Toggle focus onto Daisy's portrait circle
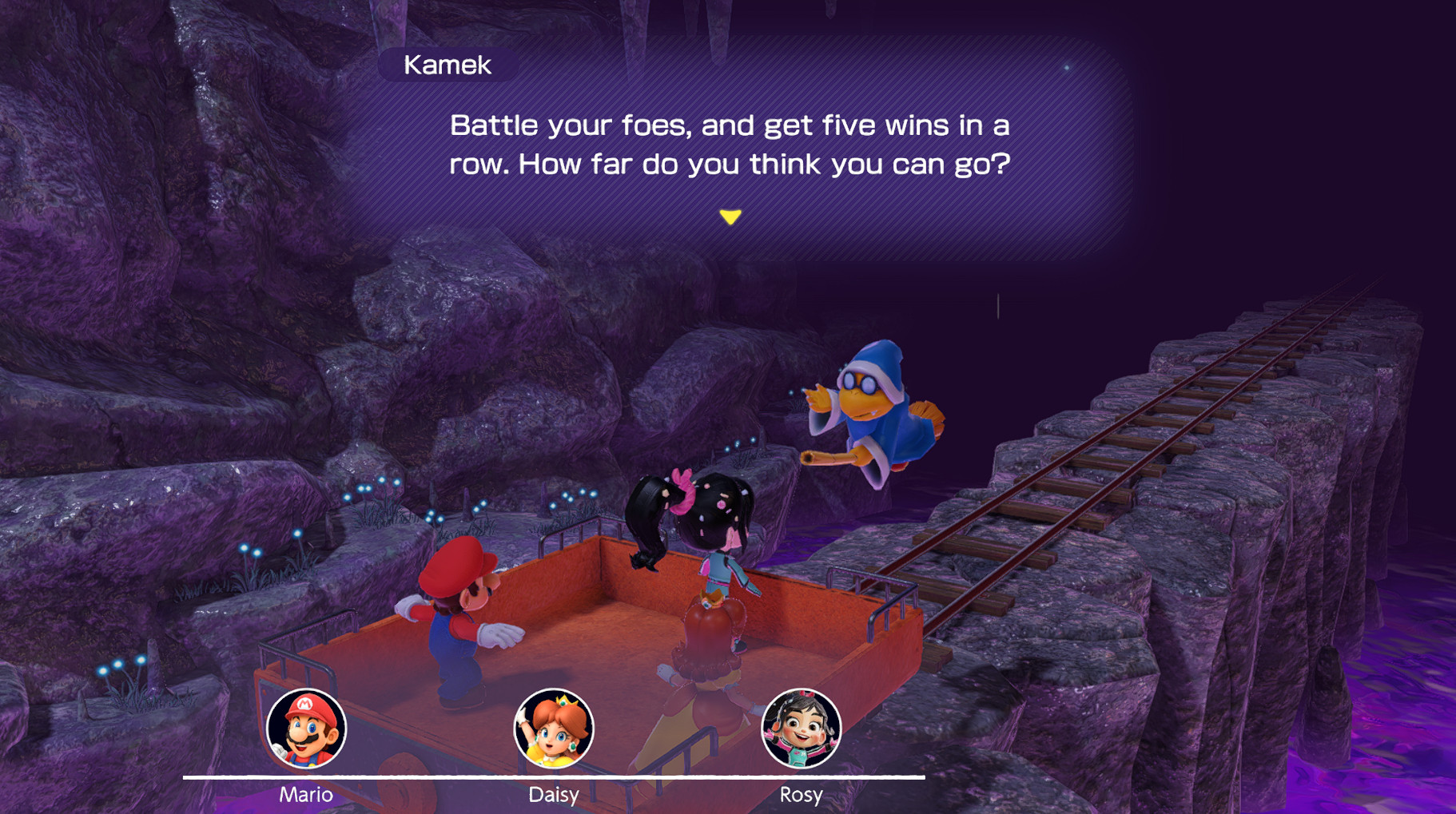 click(x=555, y=727)
